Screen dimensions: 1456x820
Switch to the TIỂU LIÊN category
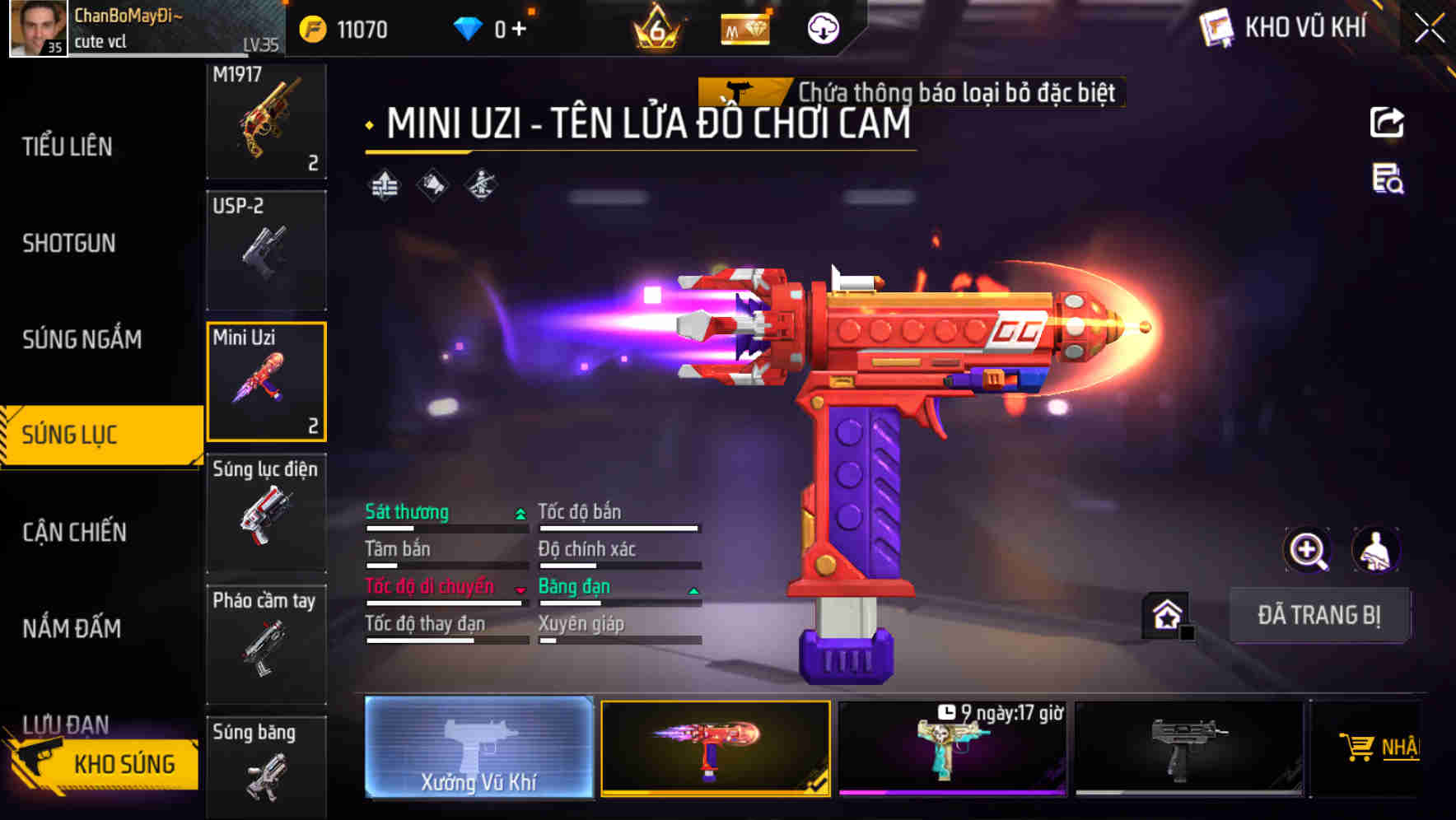68,147
